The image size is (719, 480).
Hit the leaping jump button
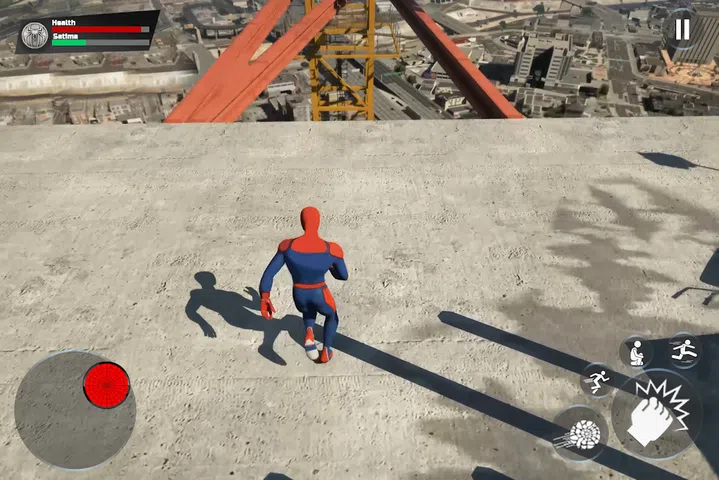pos(685,350)
